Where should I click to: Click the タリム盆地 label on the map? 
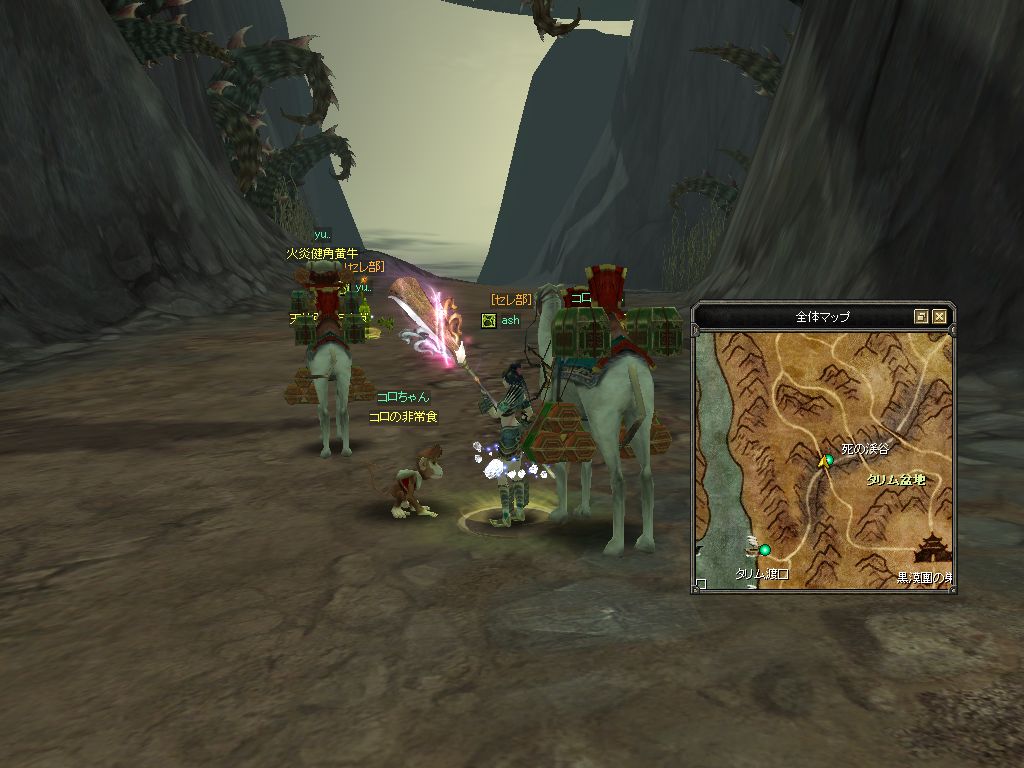coord(896,480)
